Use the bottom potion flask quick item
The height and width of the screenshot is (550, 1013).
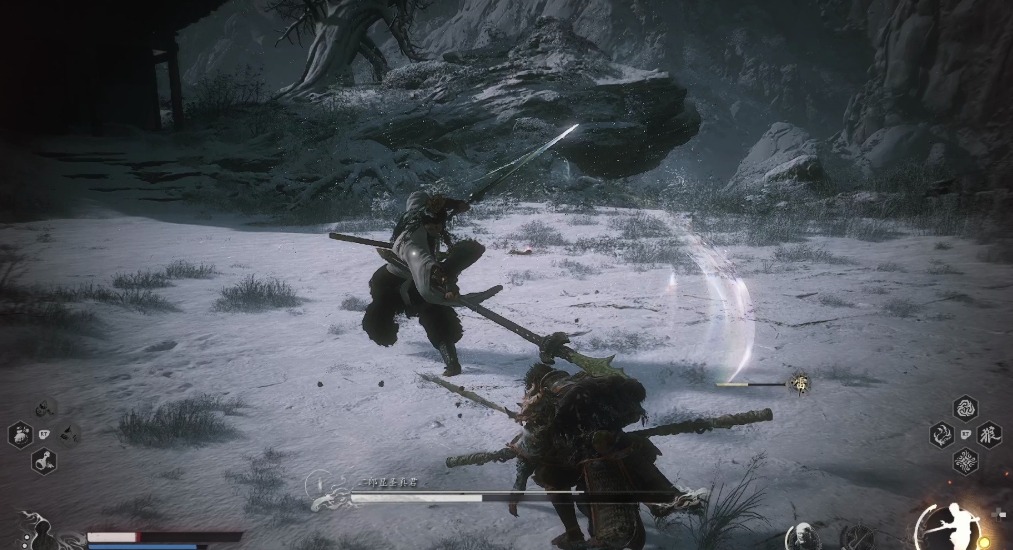45,460
